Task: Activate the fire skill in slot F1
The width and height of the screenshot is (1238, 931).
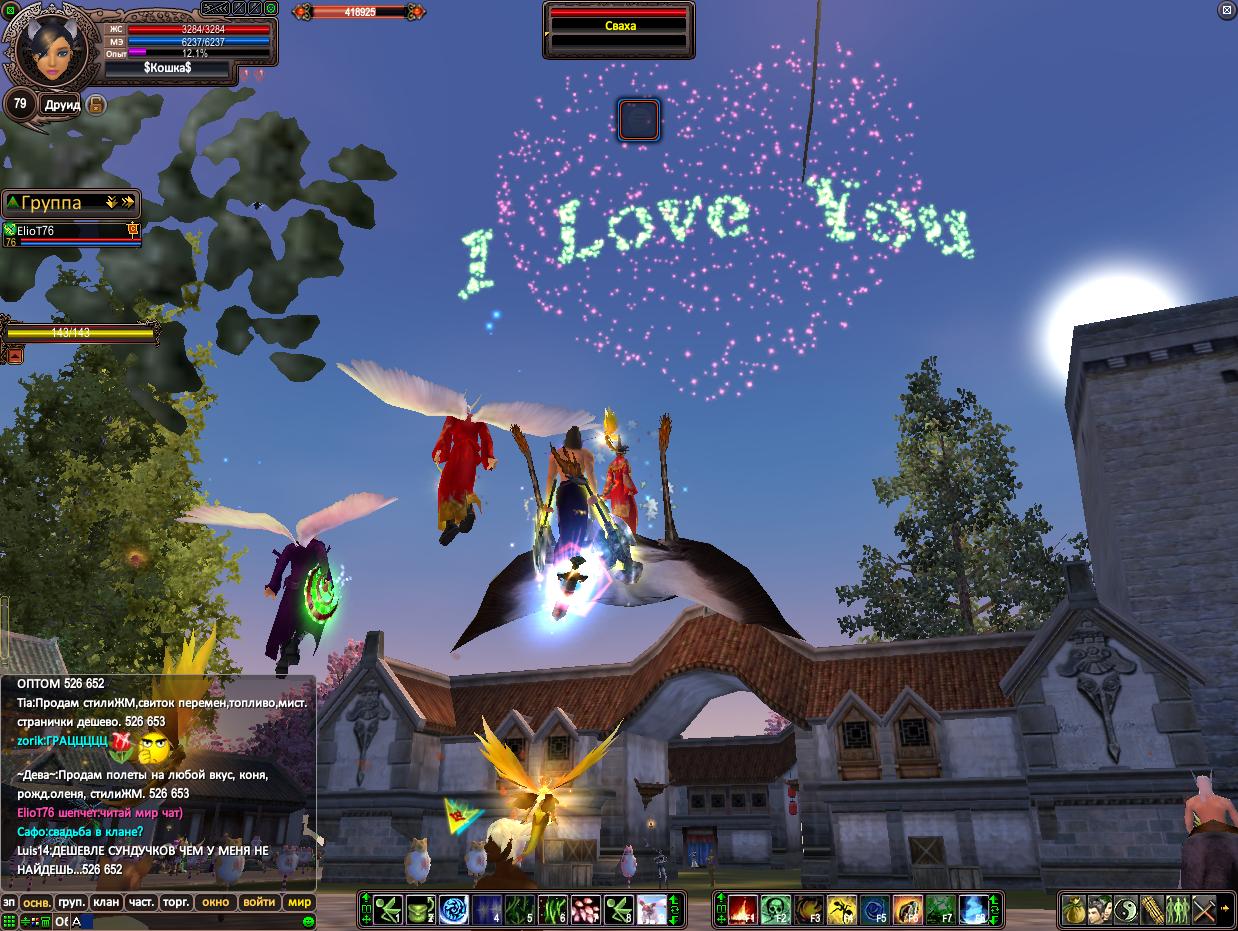Action: [x=741, y=910]
